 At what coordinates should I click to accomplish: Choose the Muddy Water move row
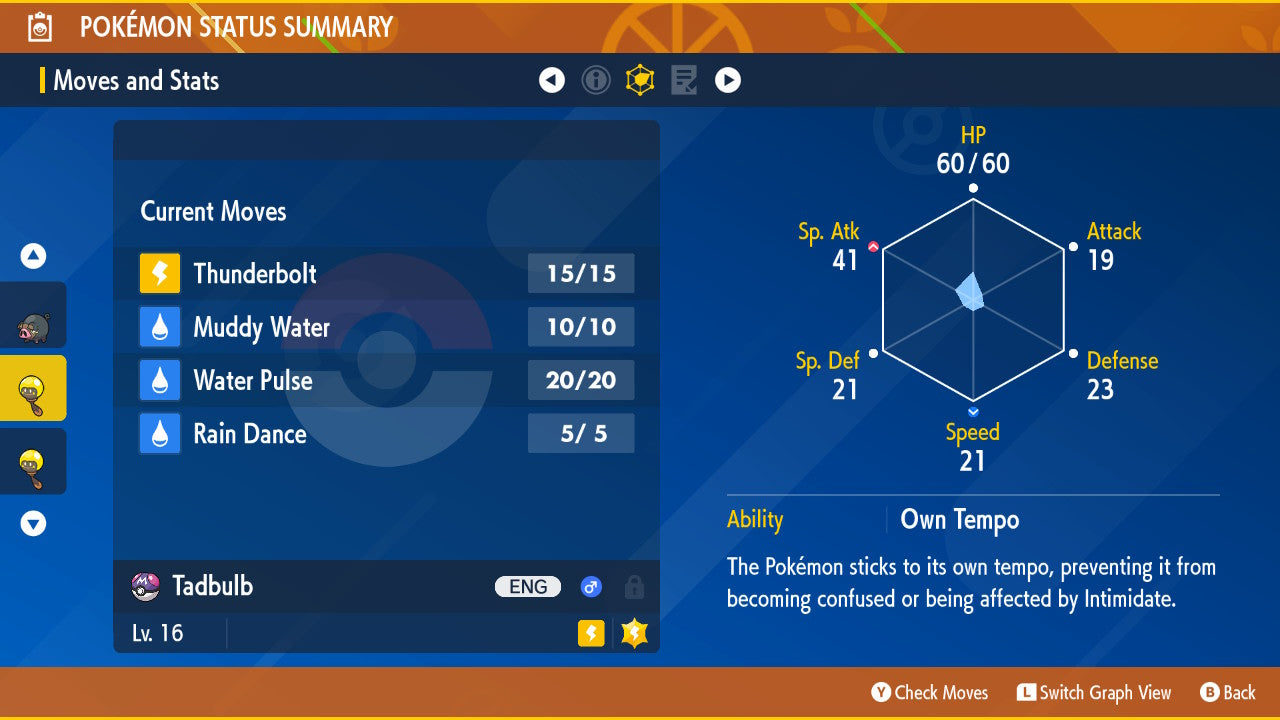[x=386, y=327]
